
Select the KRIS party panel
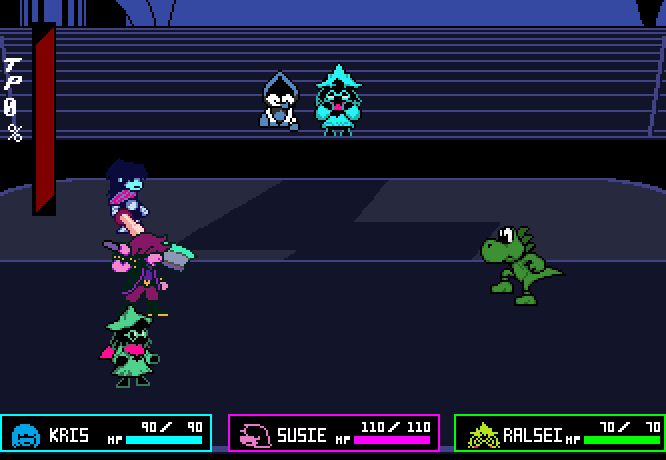coord(106,434)
